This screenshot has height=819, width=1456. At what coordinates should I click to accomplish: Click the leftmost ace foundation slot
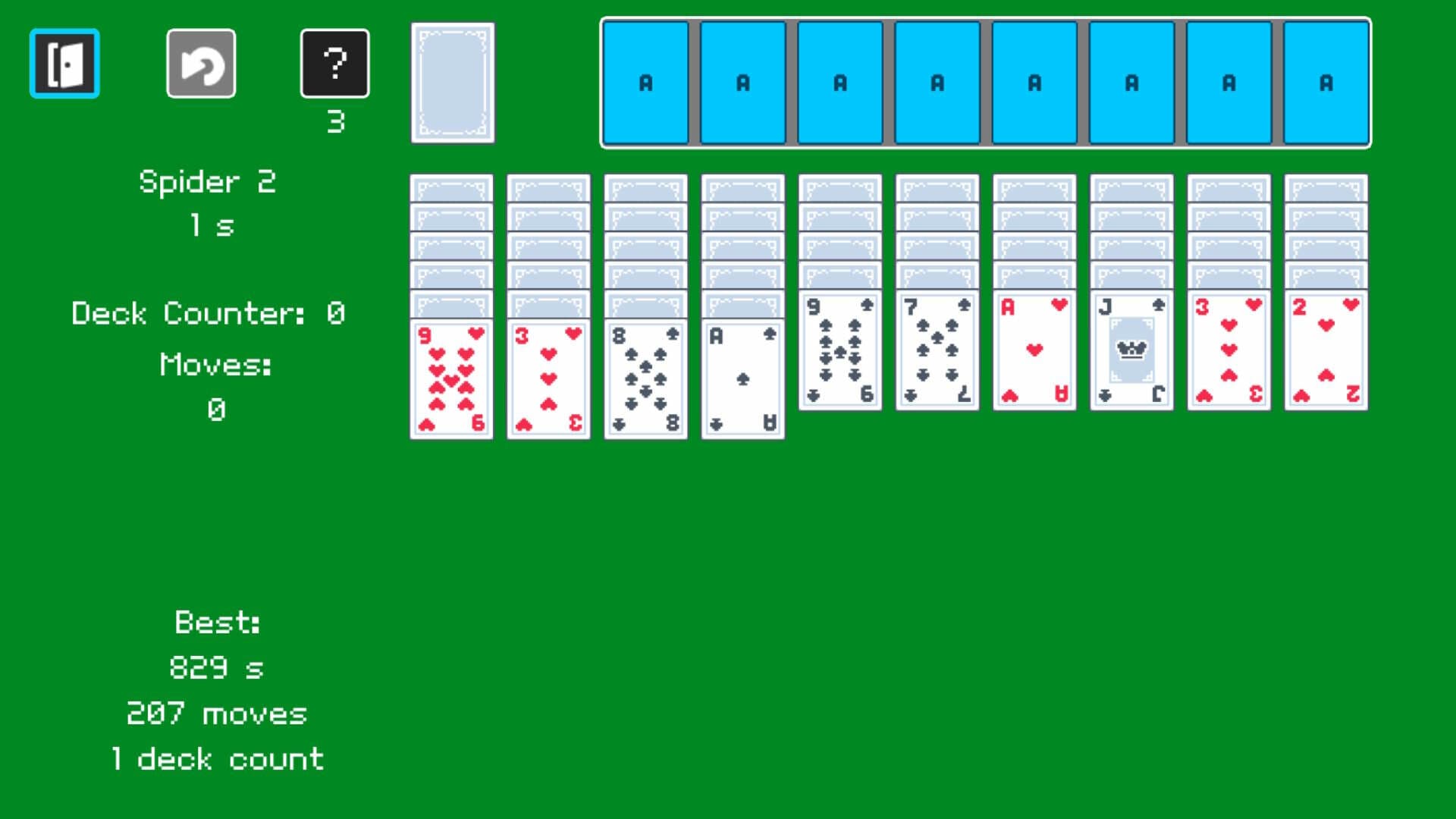pyautogui.click(x=645, y=83)
